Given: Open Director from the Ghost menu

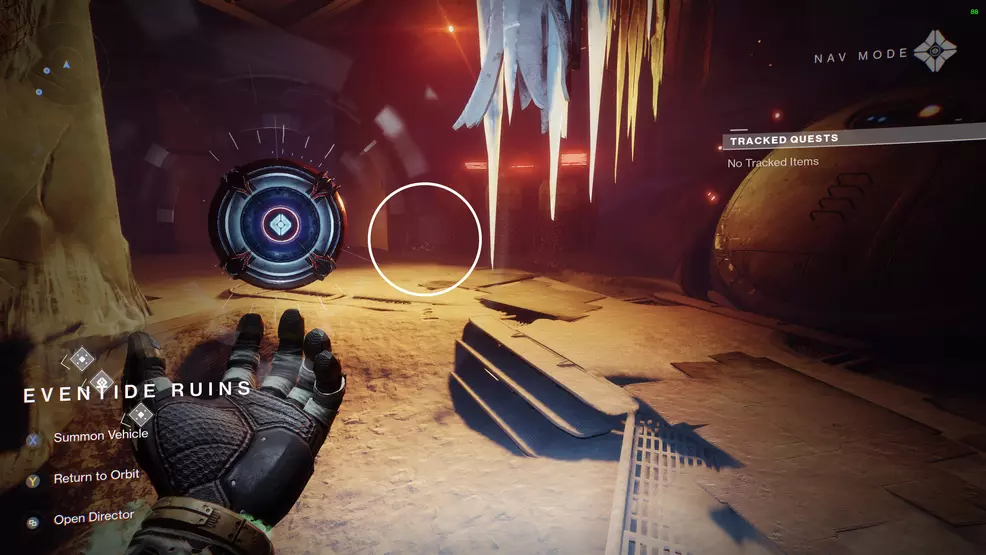Looking at the screenshot, I should click(x=93, y=519).
